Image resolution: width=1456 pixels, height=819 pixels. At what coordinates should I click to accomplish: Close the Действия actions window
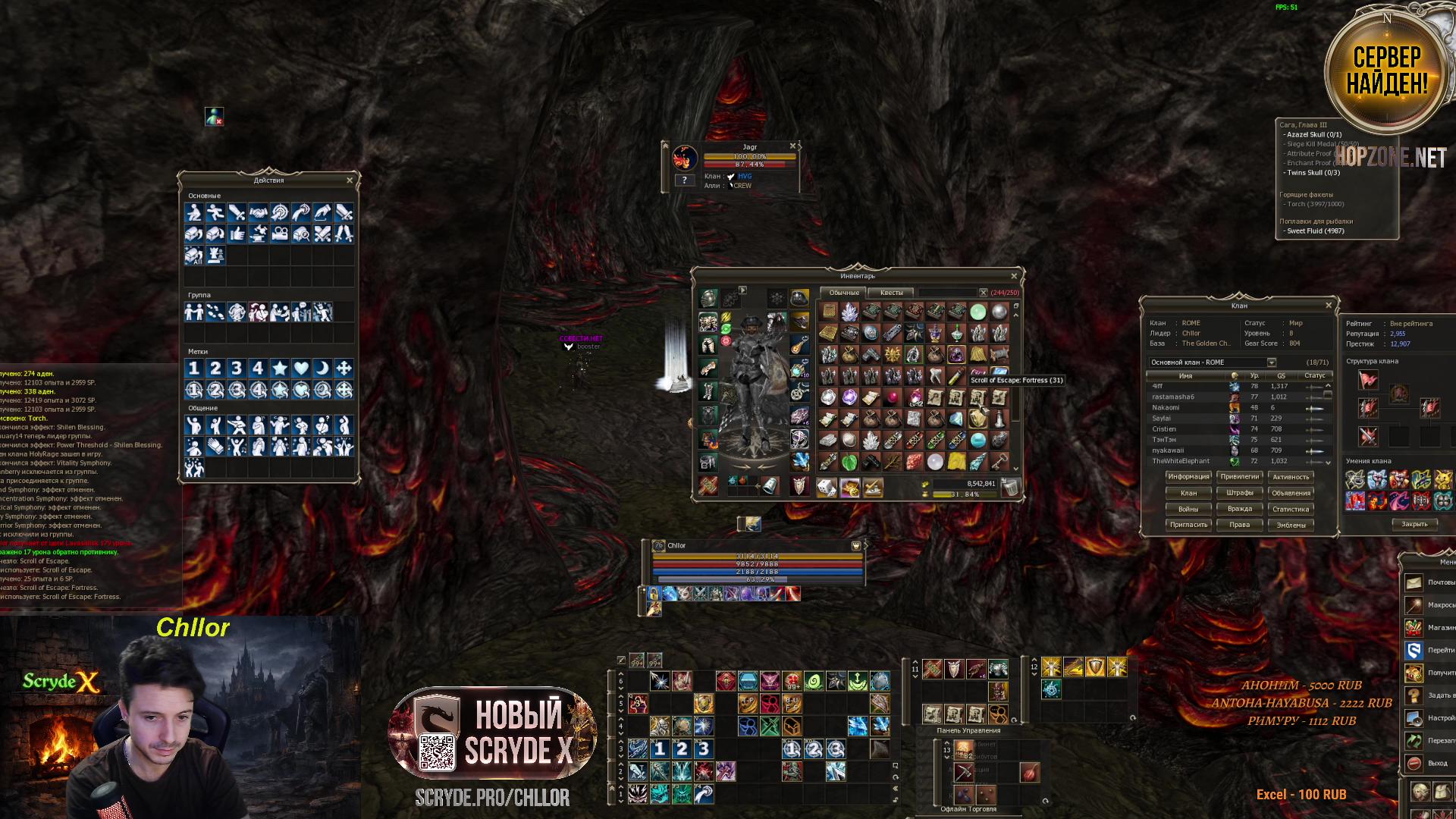coord(350,180)
